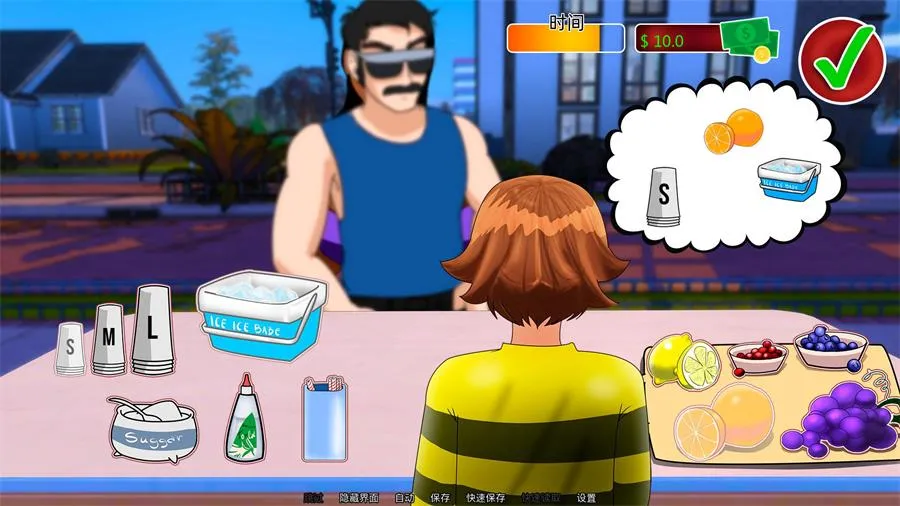Viewport: 900px width, 506px height.
Task: Select the large L cup
Action: [152, 330]
